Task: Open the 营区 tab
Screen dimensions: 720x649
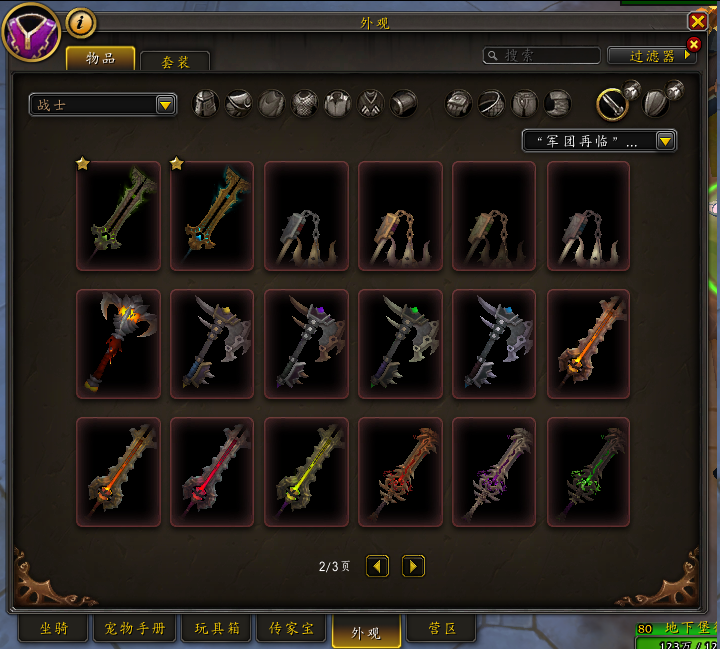Action: click(x=443, y=629)
